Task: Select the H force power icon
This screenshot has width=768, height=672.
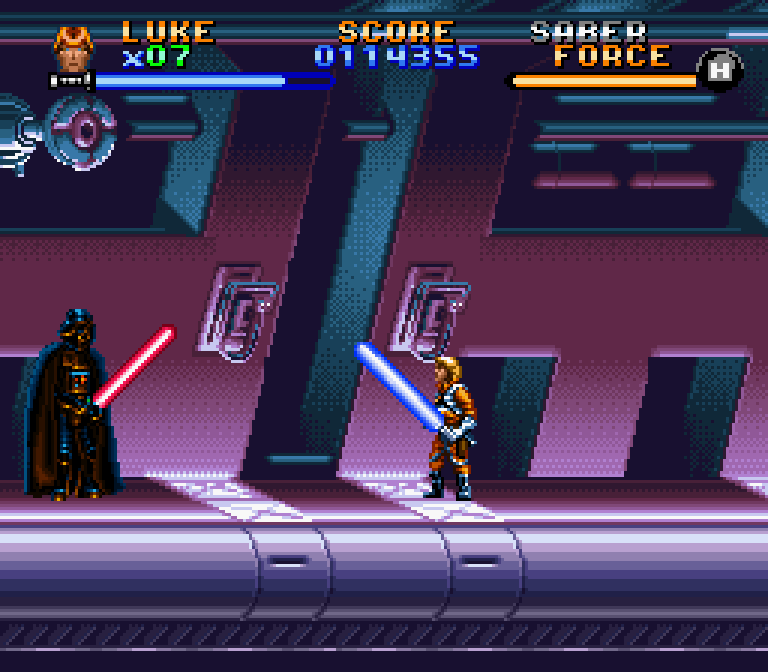Action: coord(719,71)
